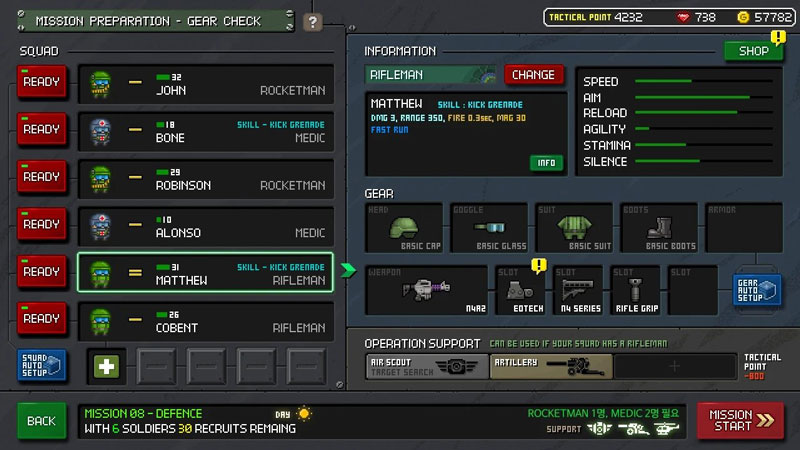Change Matthew's Rifleman class
The height and width of the screenshot is (450, 800).
(533, 75)
